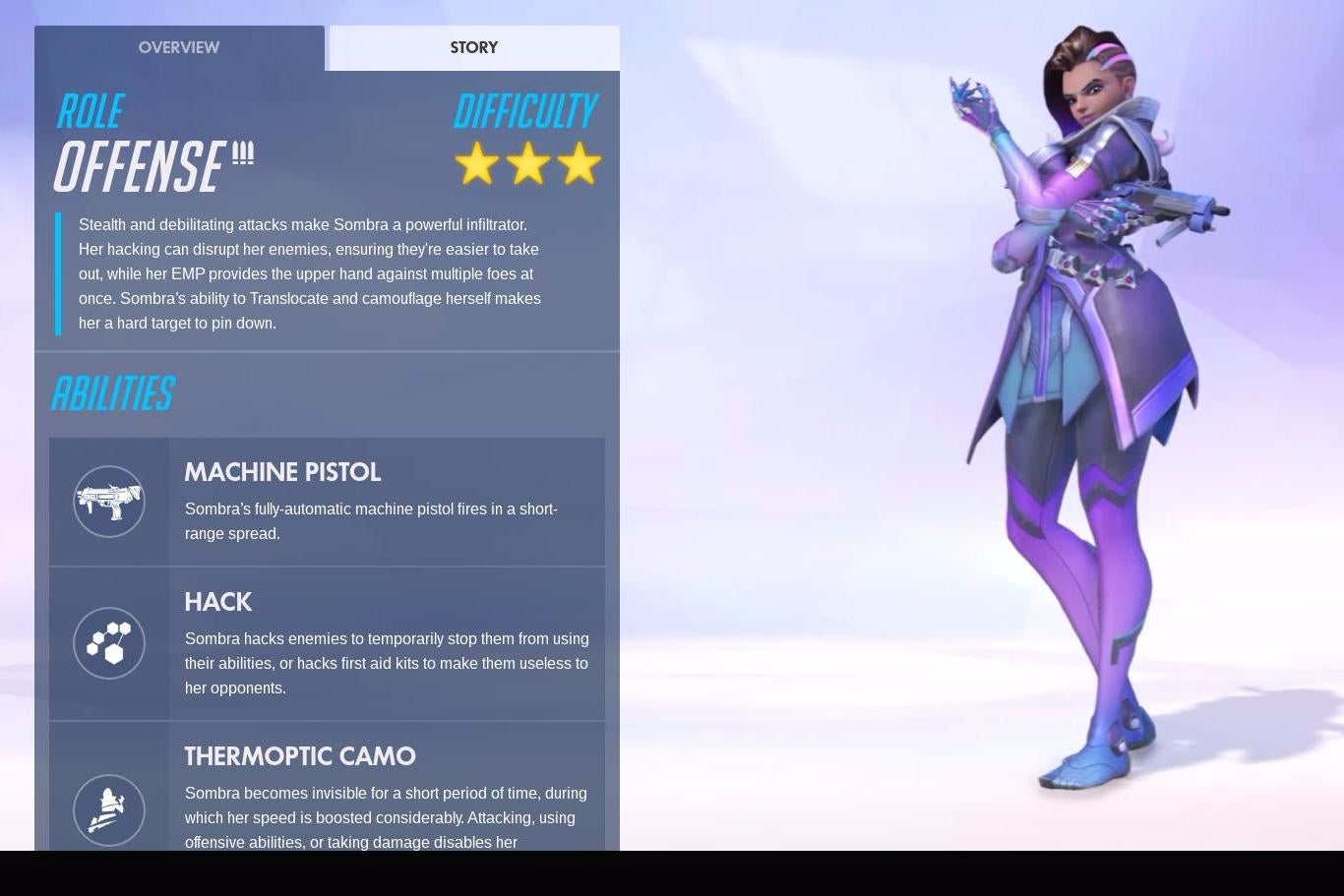1344x896 pixels.
Task: Click the Hack ability hexagon icon
Action: (109, 642)
